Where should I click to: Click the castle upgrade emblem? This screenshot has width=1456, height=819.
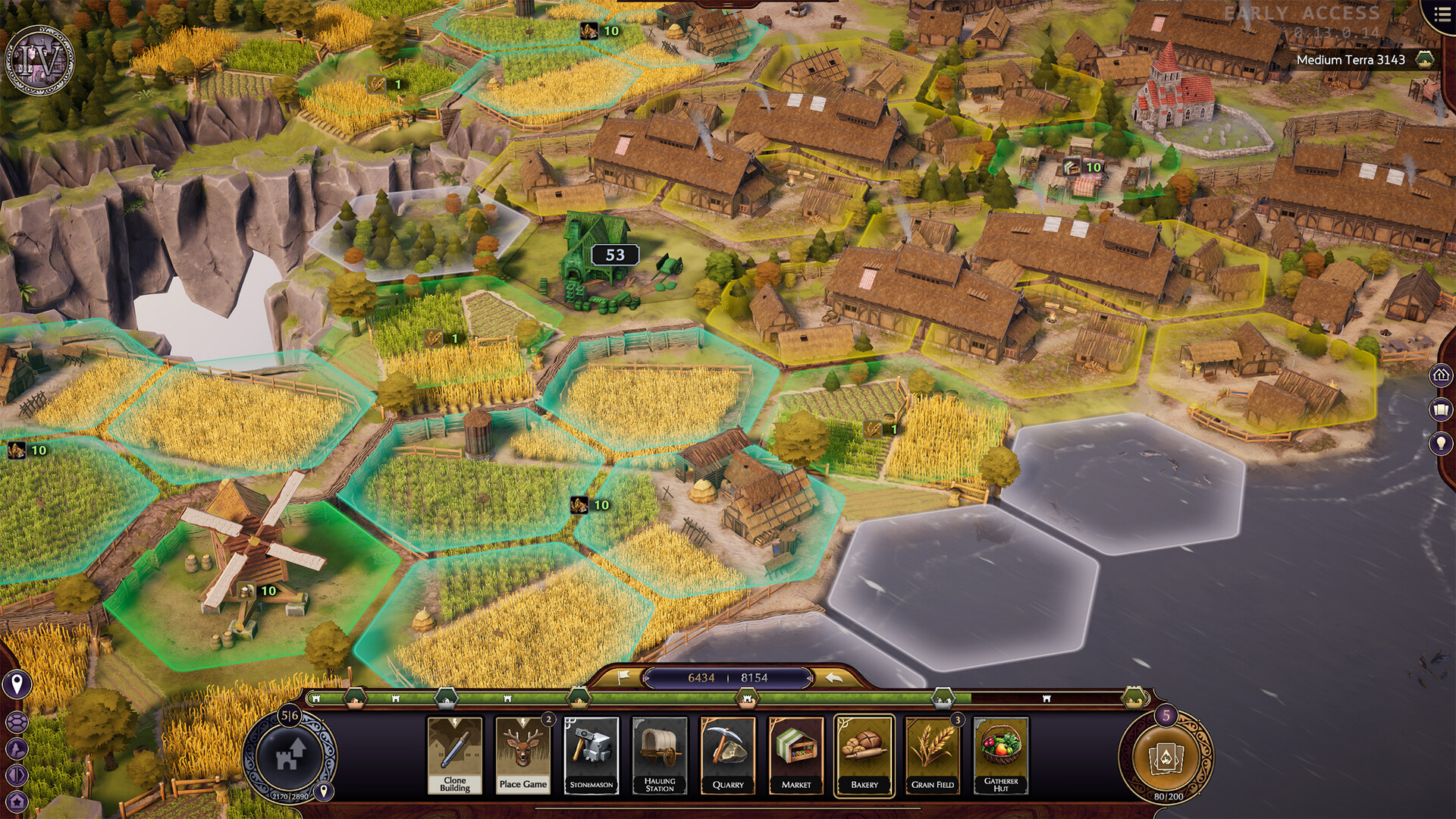(290, 755)
